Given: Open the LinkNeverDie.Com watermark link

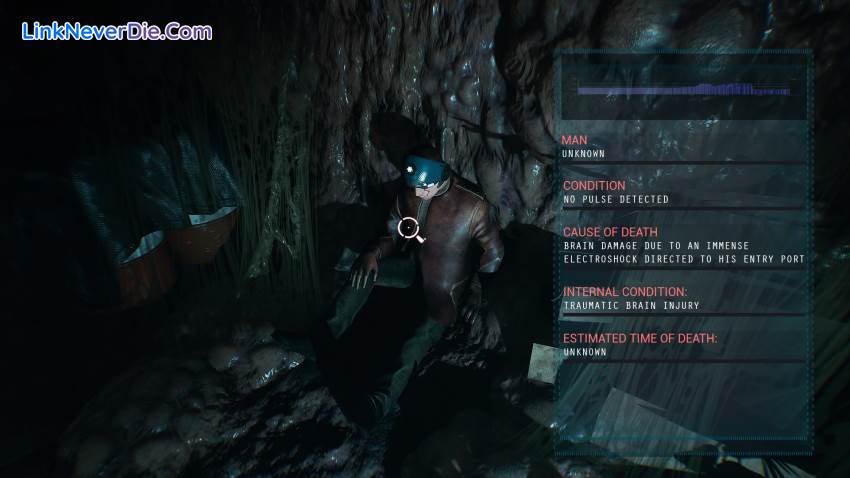Looking at the screenshot, I should coord(117,31).
